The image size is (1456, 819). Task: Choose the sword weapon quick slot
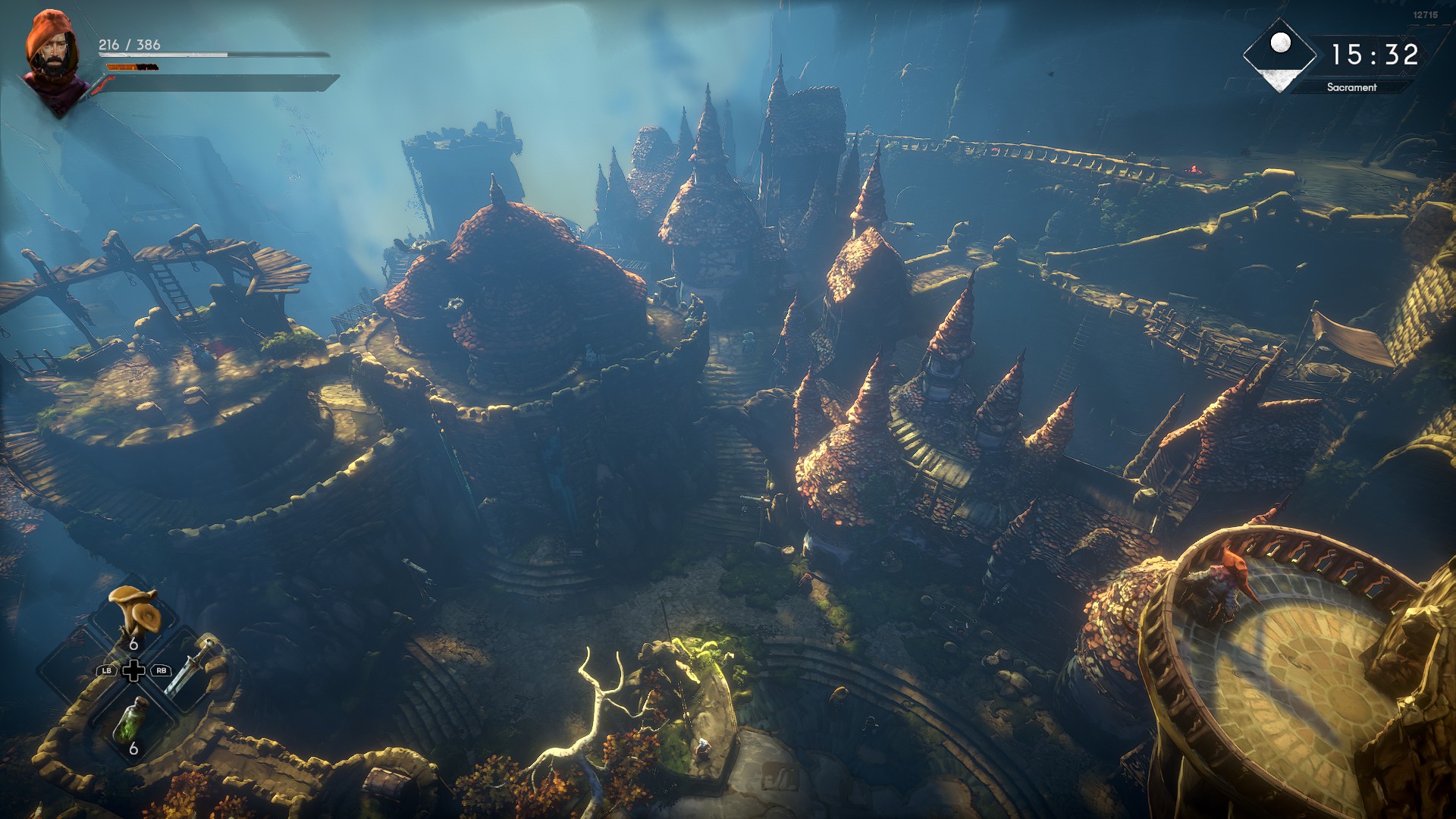click(188, 669)
